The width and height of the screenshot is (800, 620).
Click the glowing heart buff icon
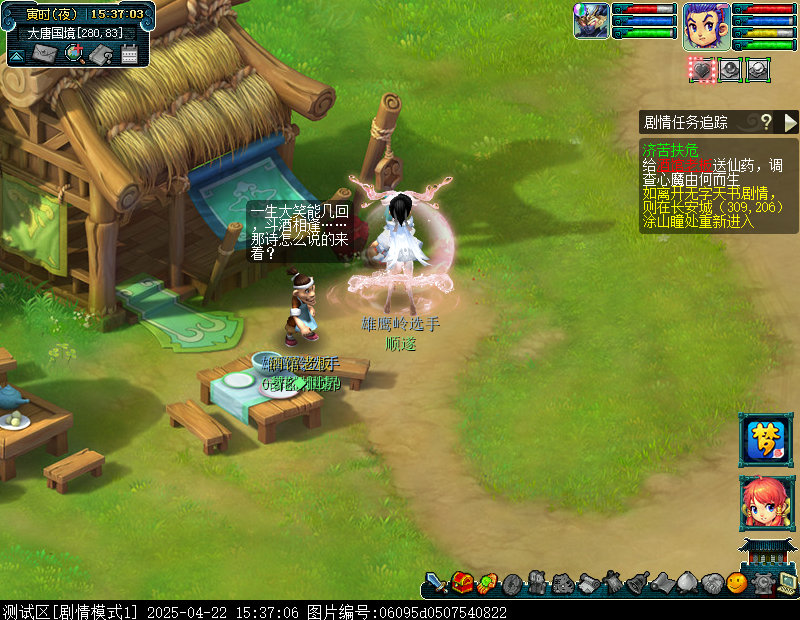702,69
